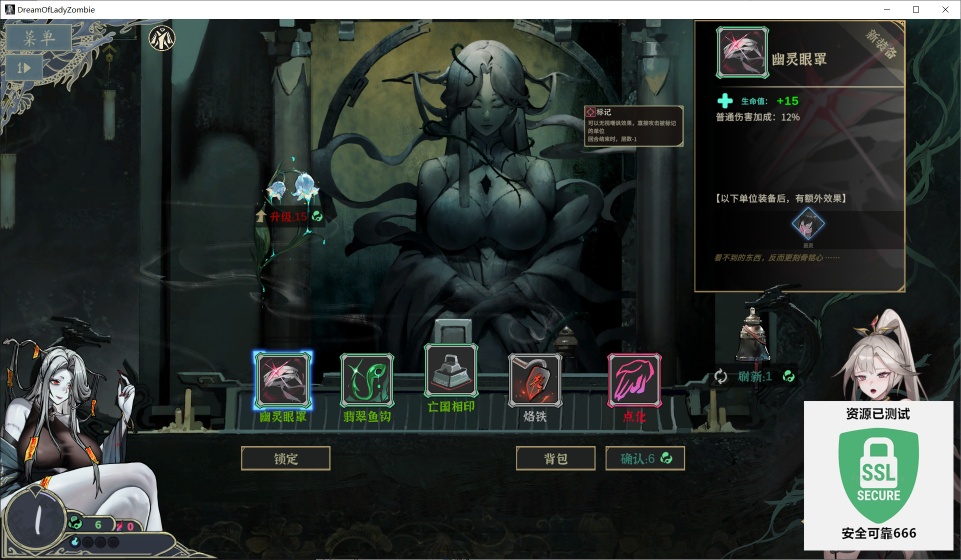Choose the 点化 pink hand item

click(633, 380)
